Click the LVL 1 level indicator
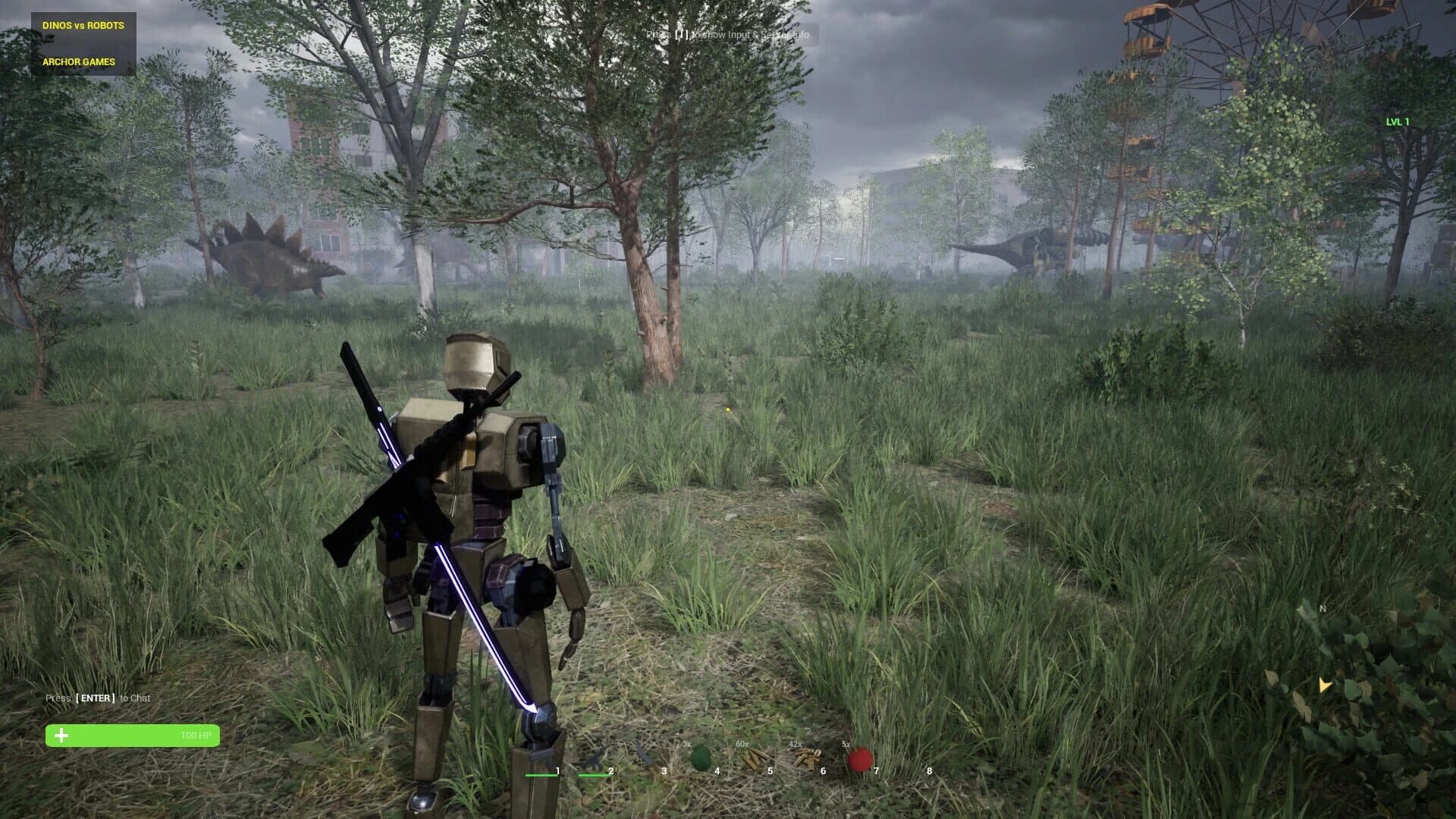 [1396, 120]
